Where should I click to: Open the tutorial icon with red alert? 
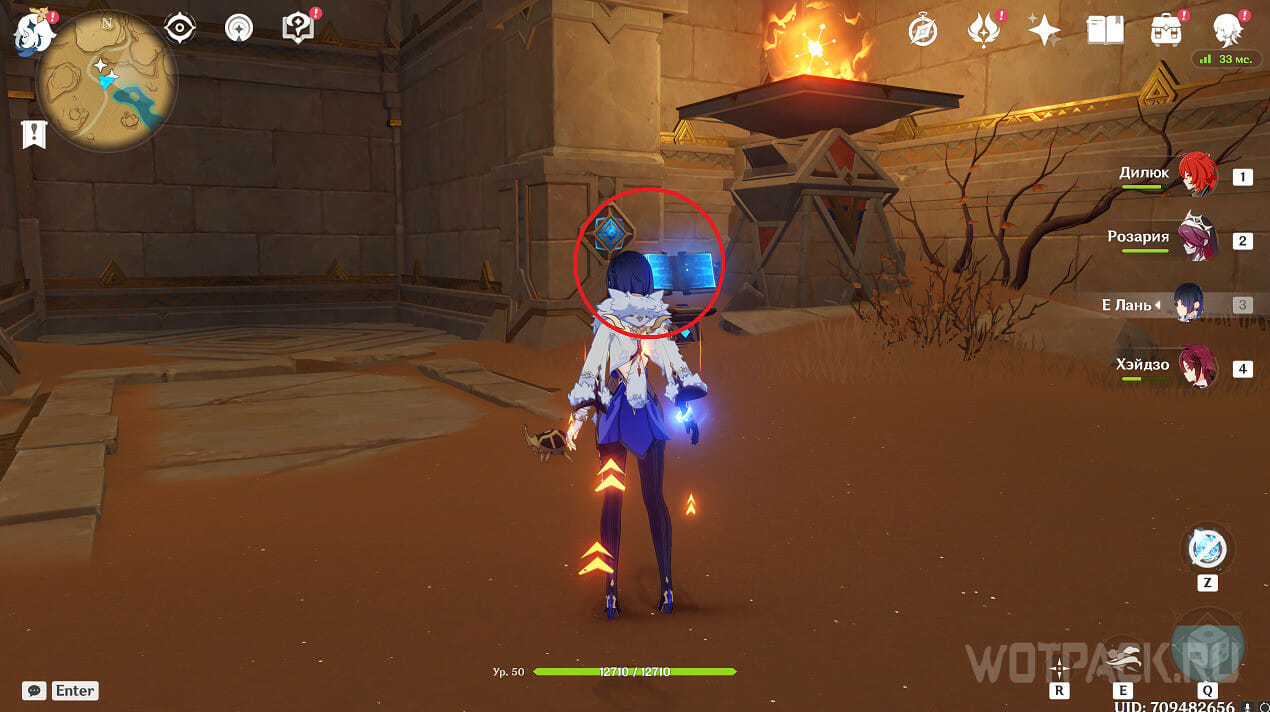tap(299, 28)
